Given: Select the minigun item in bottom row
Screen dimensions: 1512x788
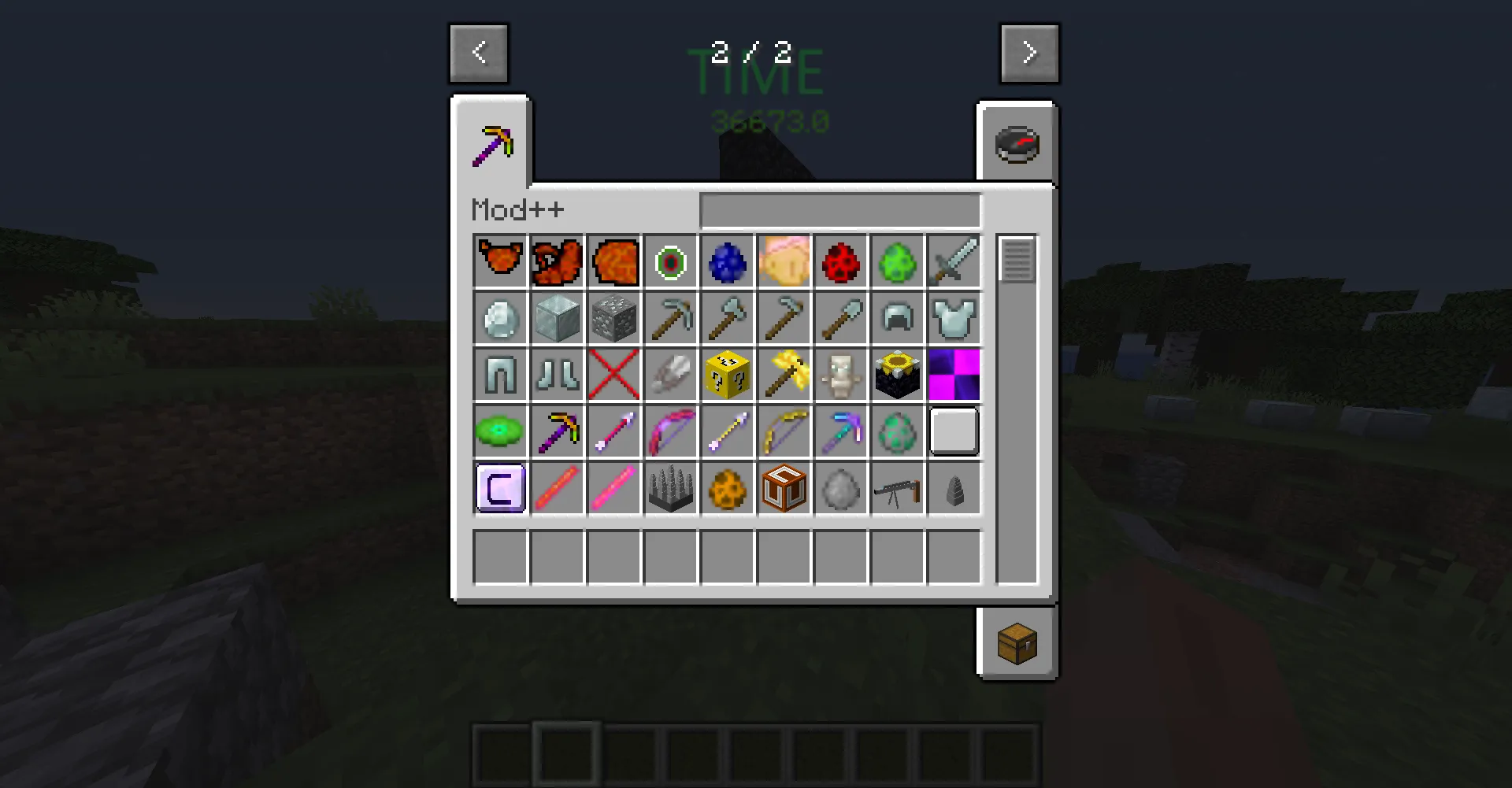Looking at the screenshot, I should coord(897,487).
